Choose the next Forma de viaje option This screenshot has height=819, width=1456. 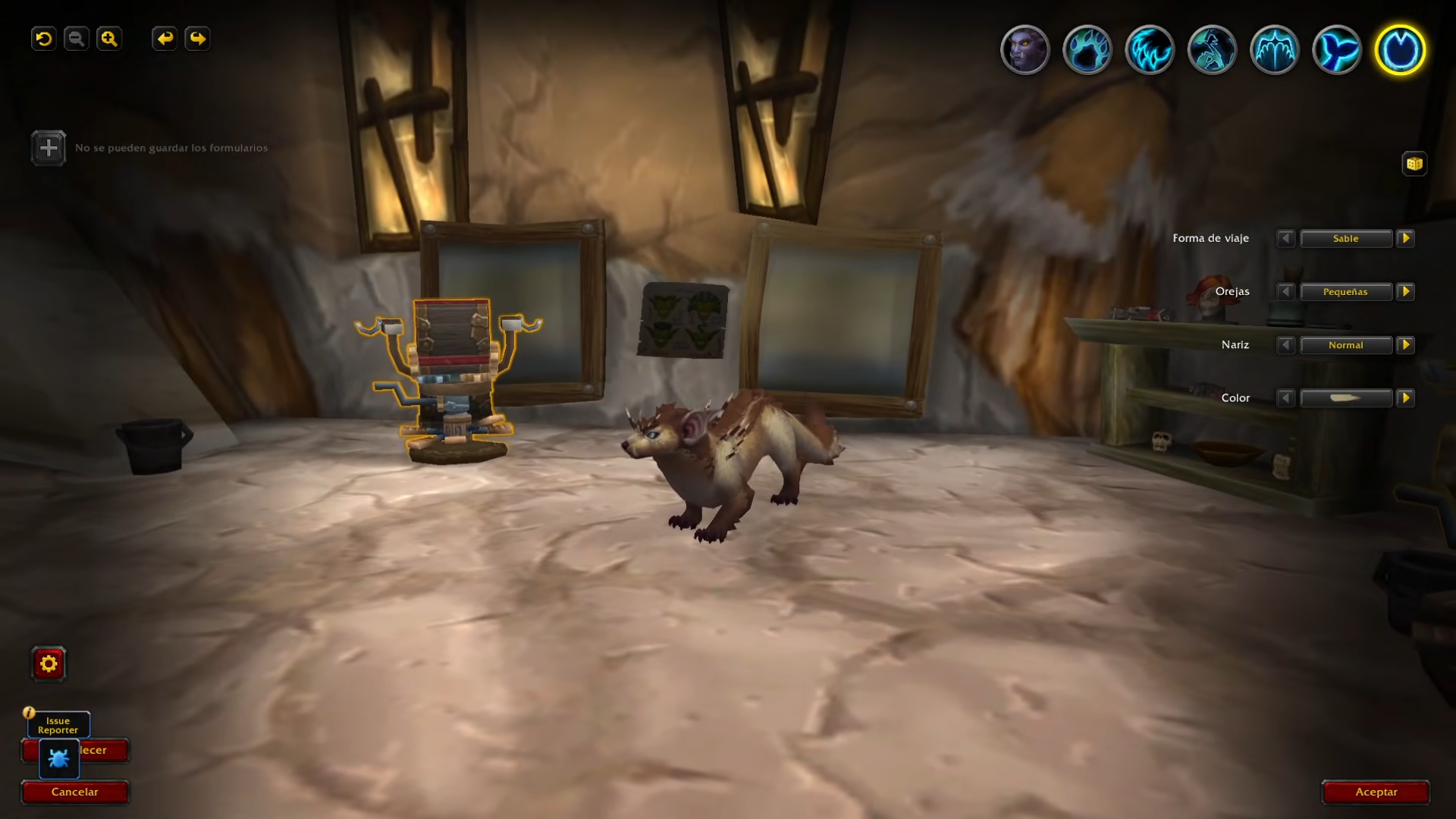click(x=1405, y=239)
